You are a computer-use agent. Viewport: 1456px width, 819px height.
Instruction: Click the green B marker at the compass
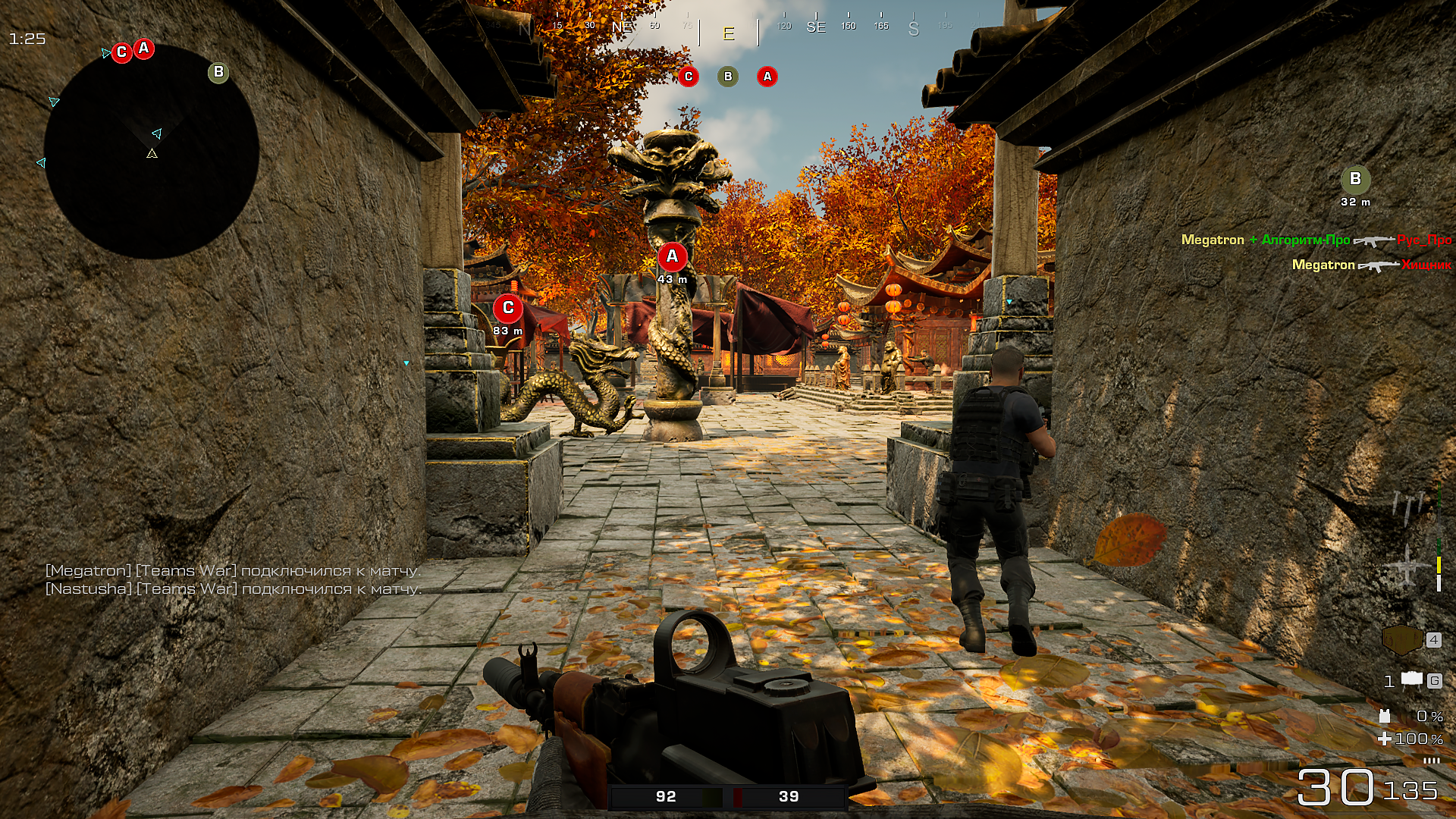(727, 77)
